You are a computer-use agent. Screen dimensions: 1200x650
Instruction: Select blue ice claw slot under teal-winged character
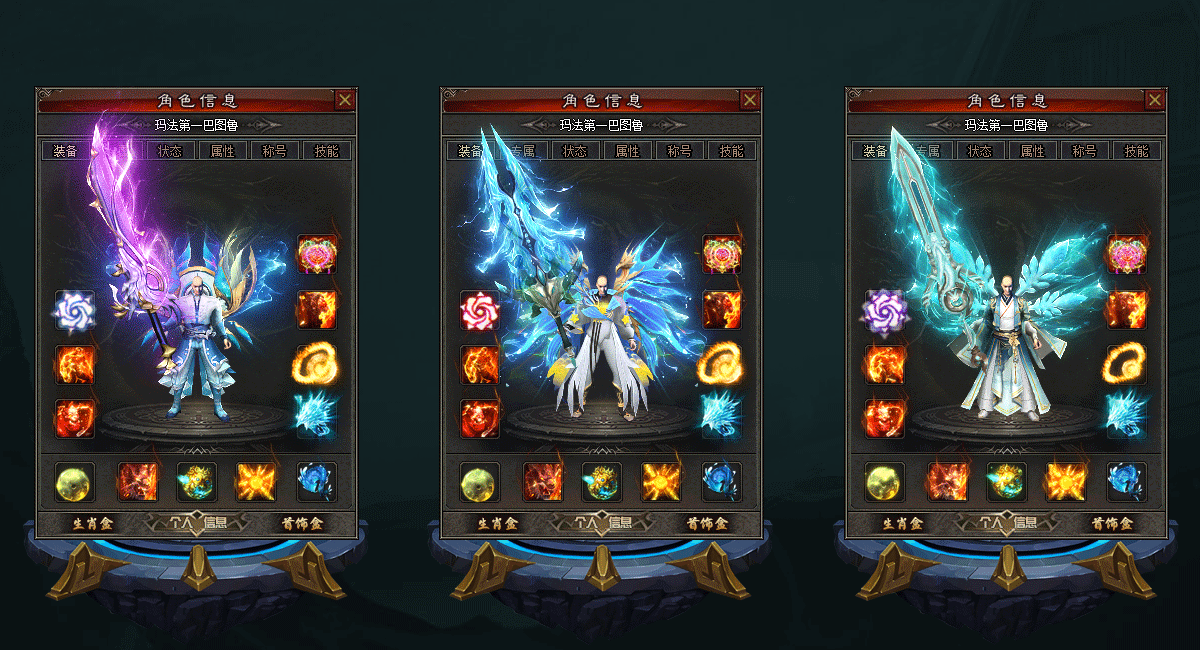[1126, 481]
